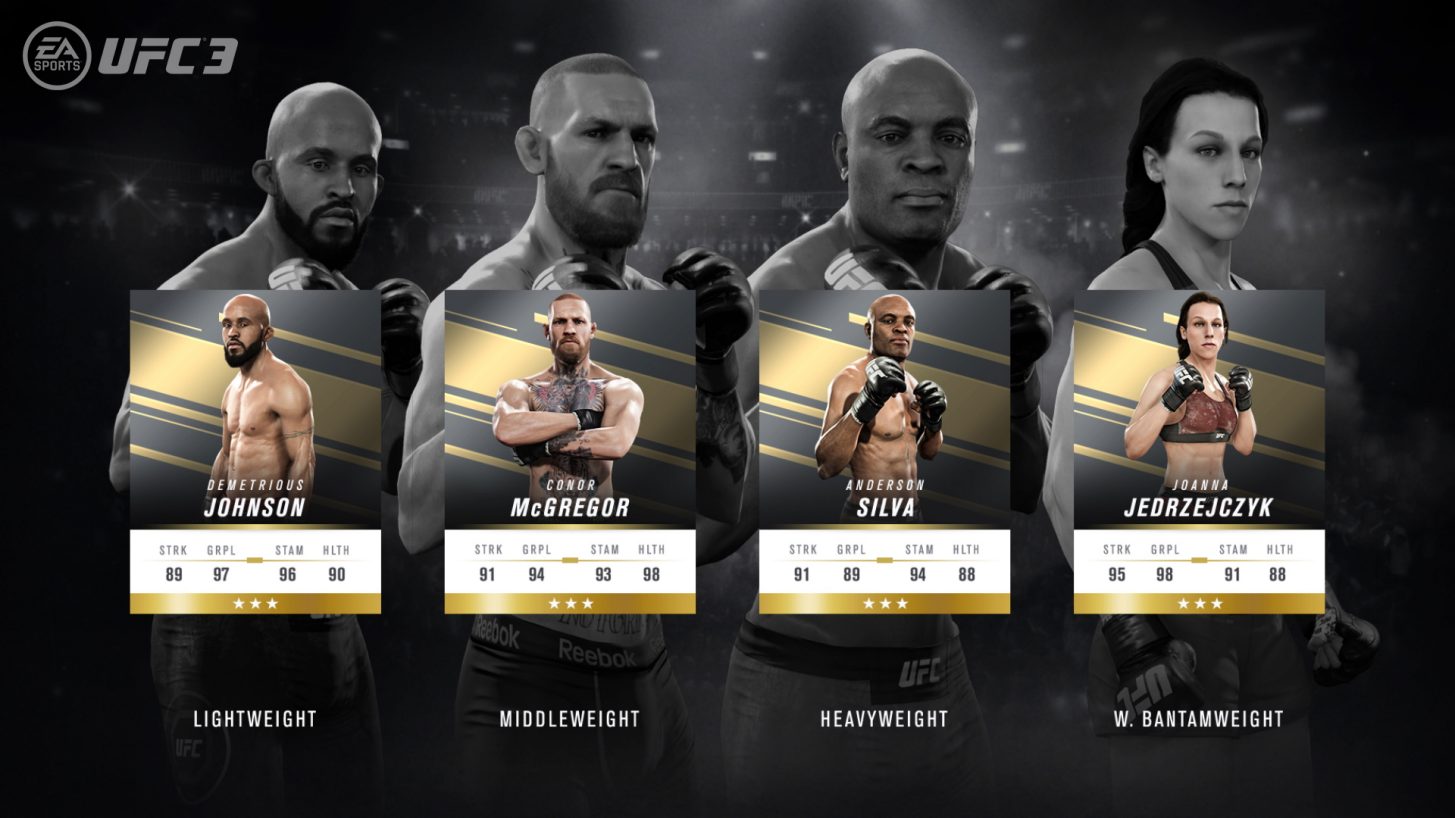This screenshot has height=818, width=1455.
Task: Choose the MIDDLEWEIGHT division label
Action: pos(570,718)
